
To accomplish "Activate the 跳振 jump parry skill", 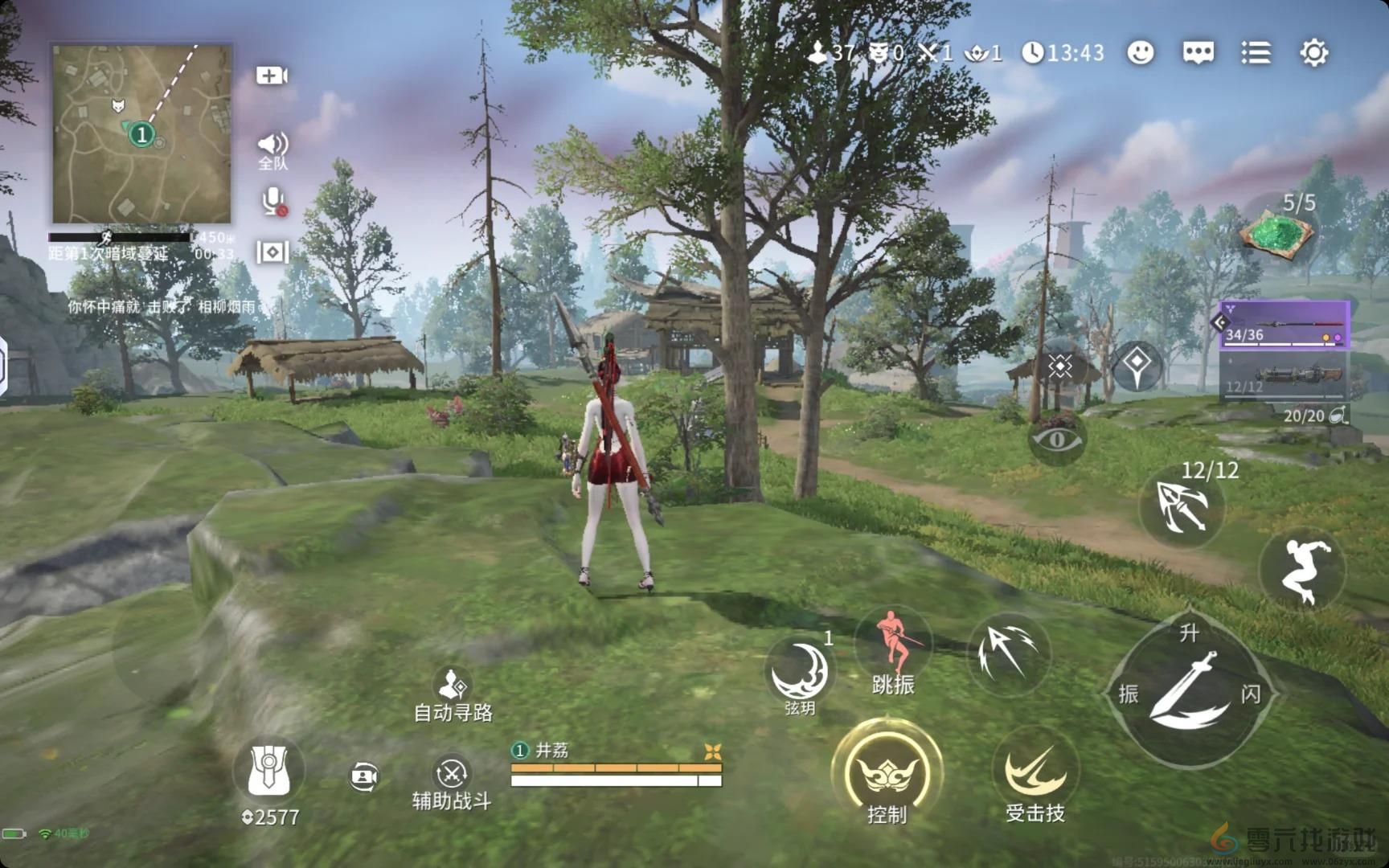I will (x=893, y=649).
